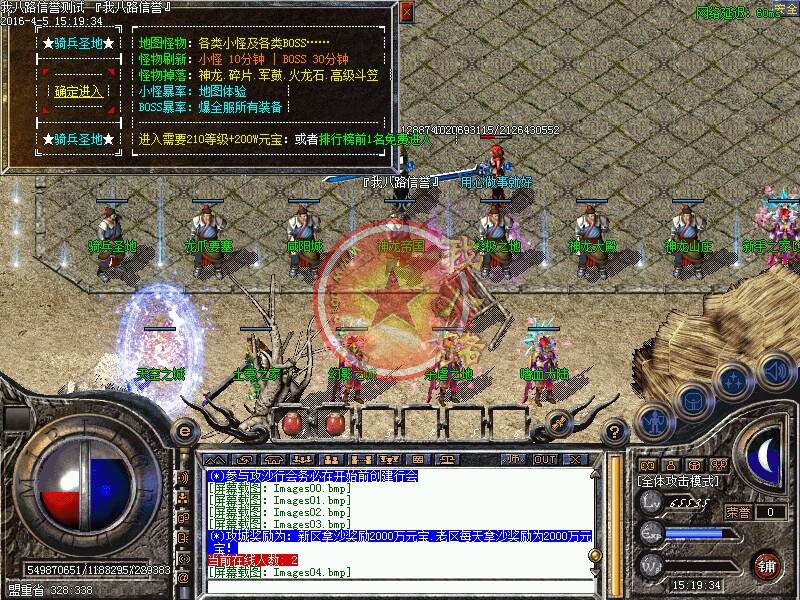Click the OUT button above the chat
The width and height of the screenshot is (800, 600).
click(545, 459)
